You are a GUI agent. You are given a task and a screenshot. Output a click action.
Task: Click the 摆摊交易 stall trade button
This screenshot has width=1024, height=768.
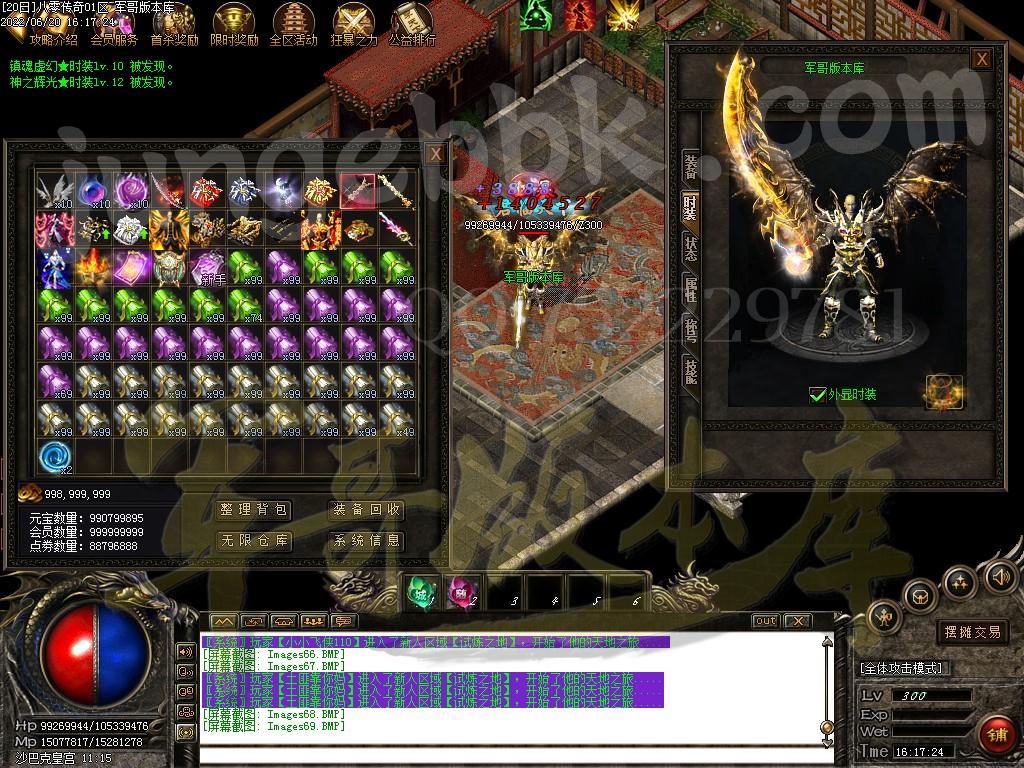click(x=972, y=632)
